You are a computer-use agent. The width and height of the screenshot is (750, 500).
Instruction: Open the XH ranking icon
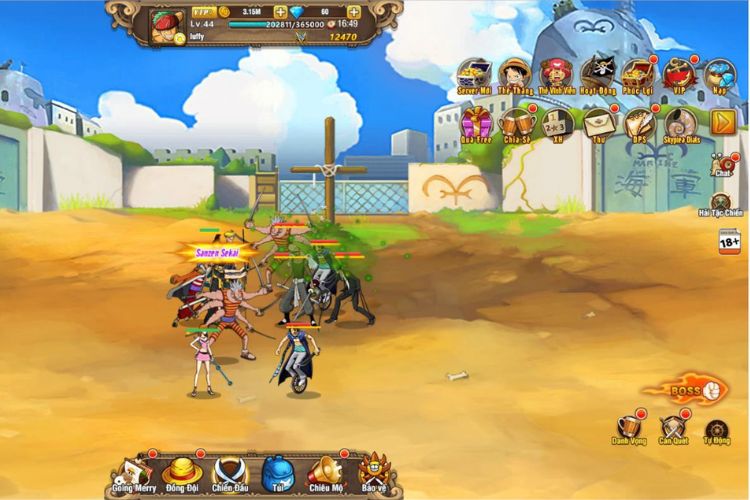coord(558,122)
